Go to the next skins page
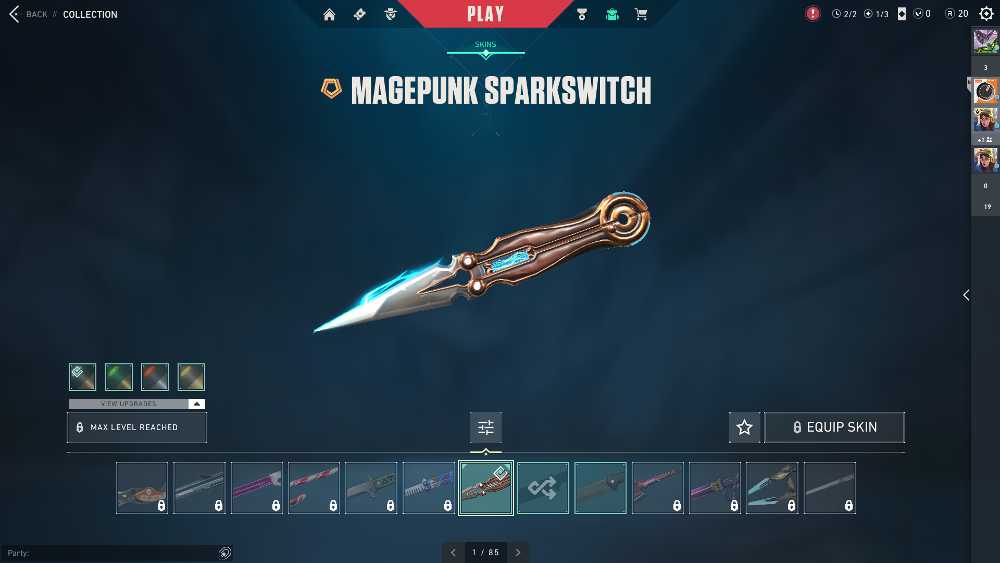Viewport: 1000px width, 563px height. [518, 552]
